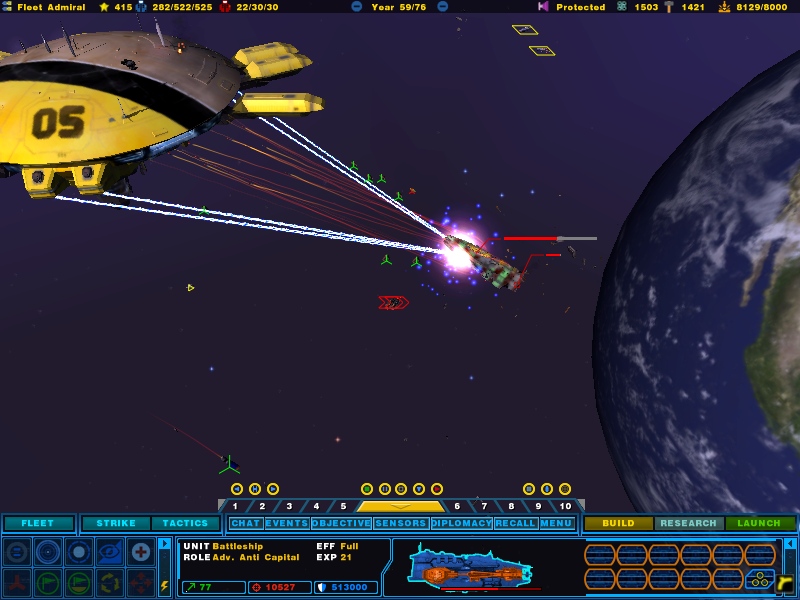Activate the red cross repair command icon
This screenshot has width=800, height=600.
141,551
